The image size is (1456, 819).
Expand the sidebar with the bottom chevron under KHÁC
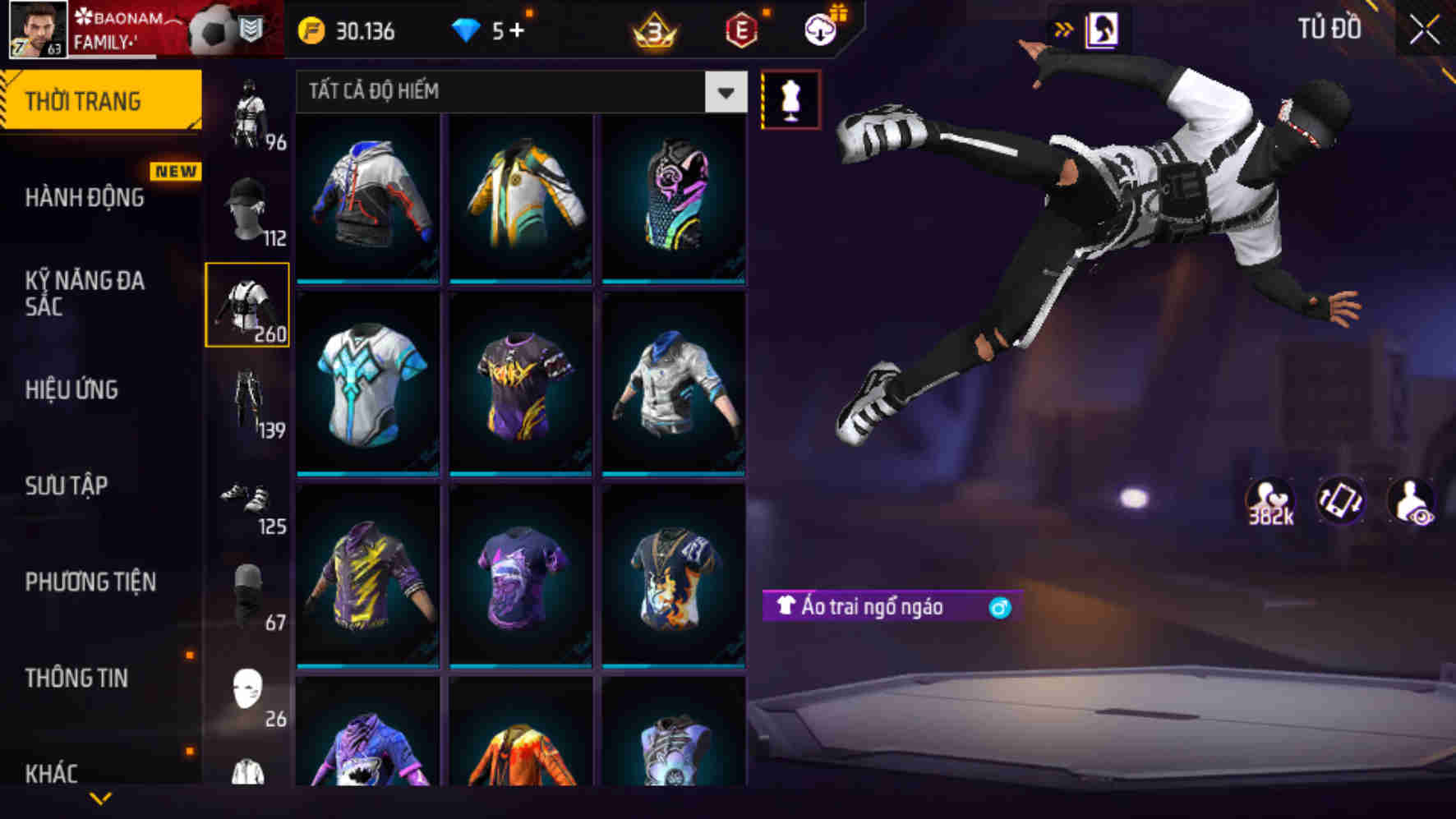[x=100, y=798]
